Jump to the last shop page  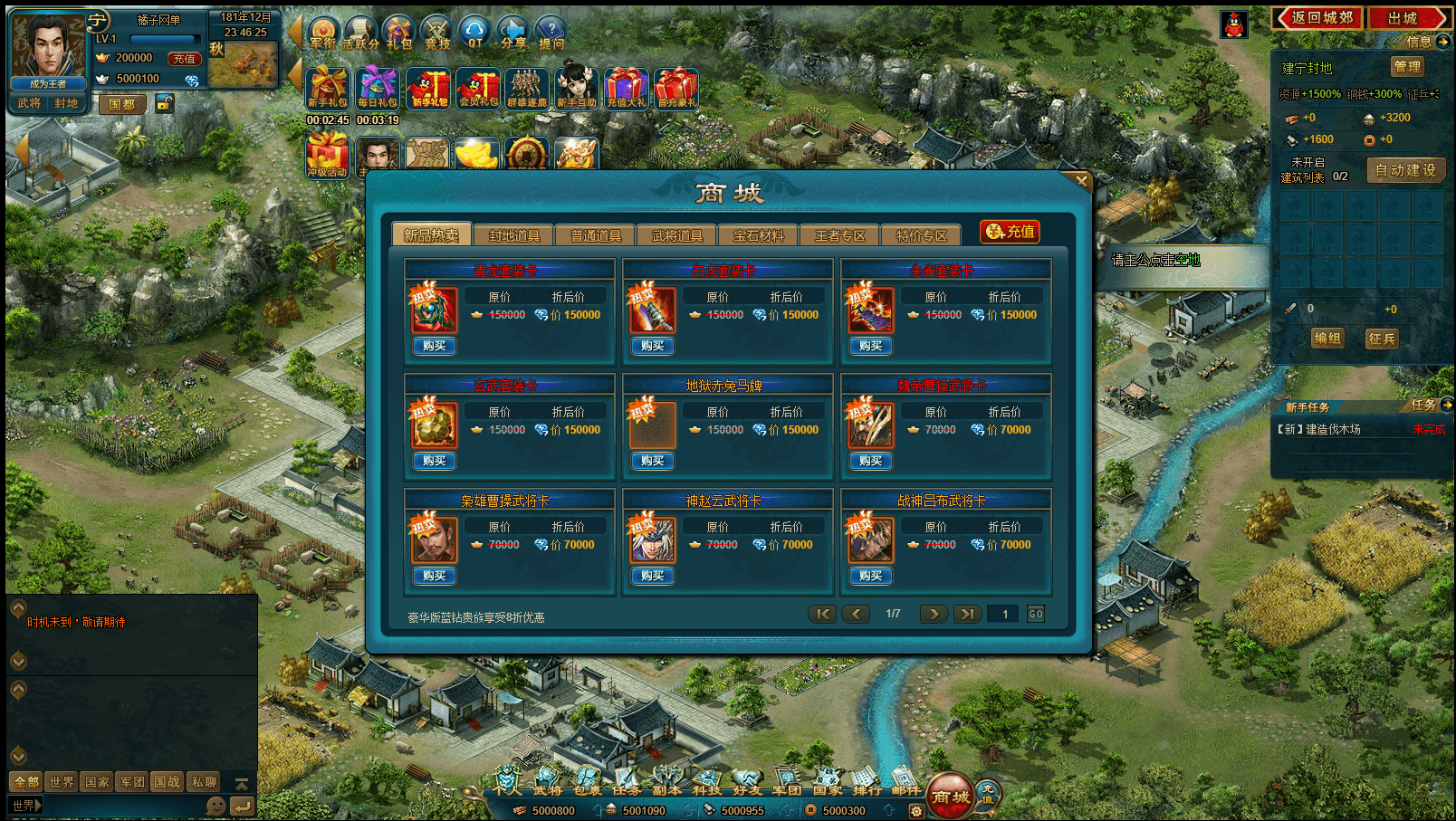[x=968, y=614]
